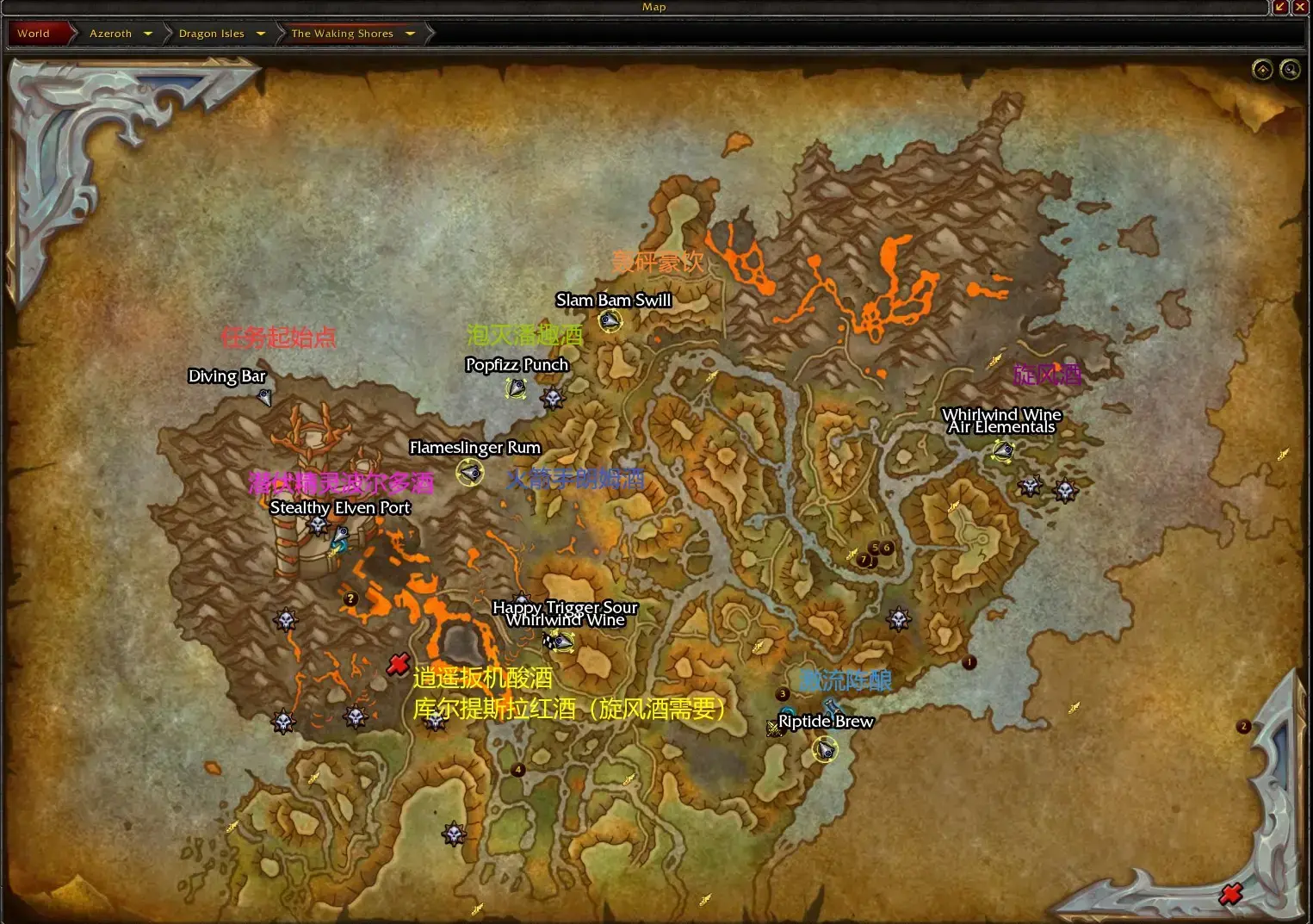Open the magnifying glass map filter
This screenshot has height=924, width=1313.
(1290, 70)
